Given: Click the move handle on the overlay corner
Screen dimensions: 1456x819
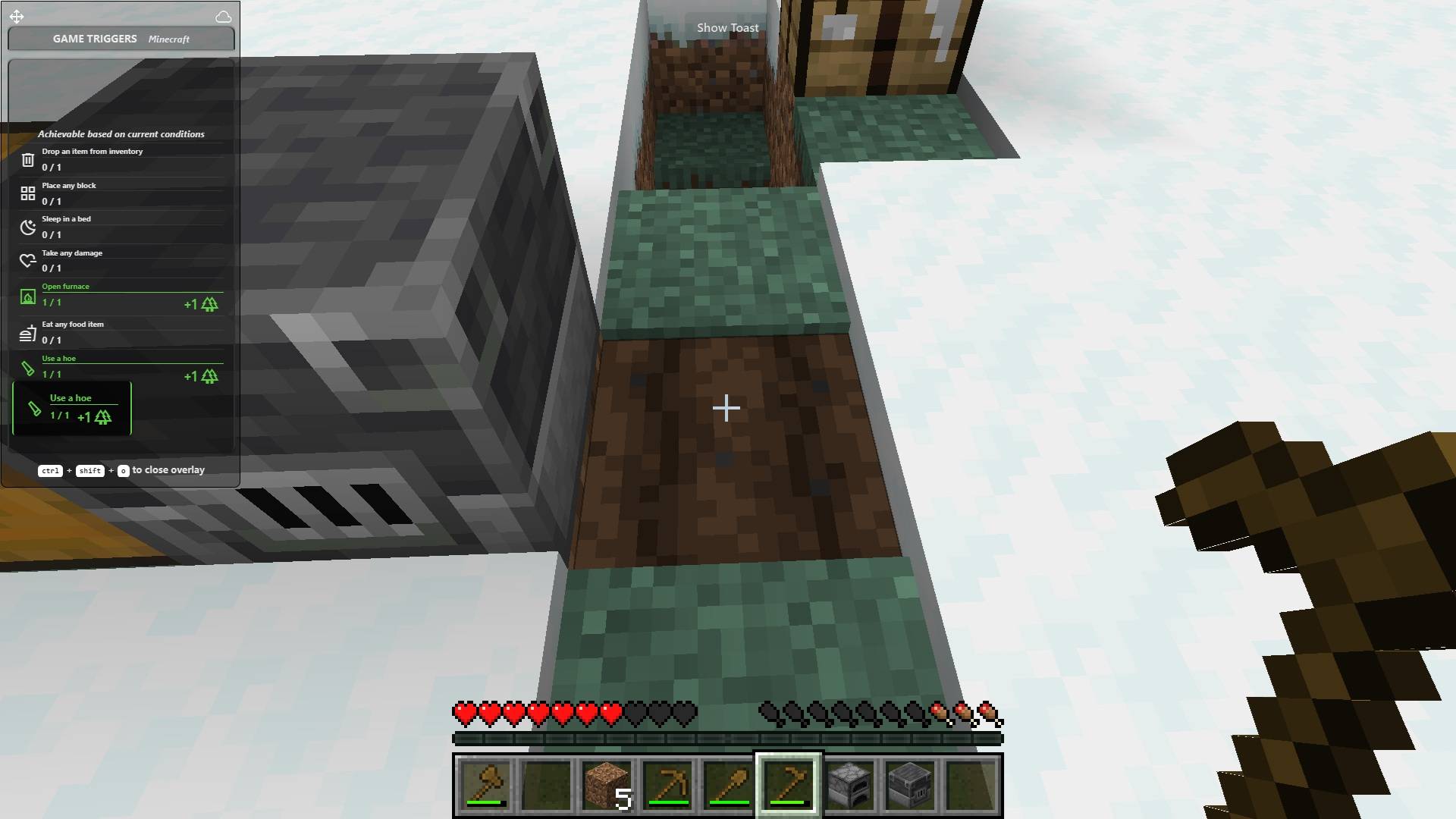Looking at the screenshot, I should tap(17, 16).
